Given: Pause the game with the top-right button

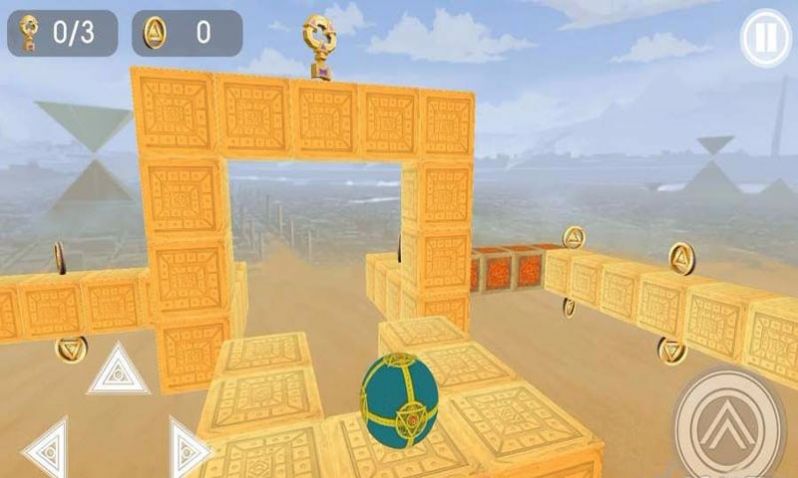Looking at the screenshot, I should 764,39.
